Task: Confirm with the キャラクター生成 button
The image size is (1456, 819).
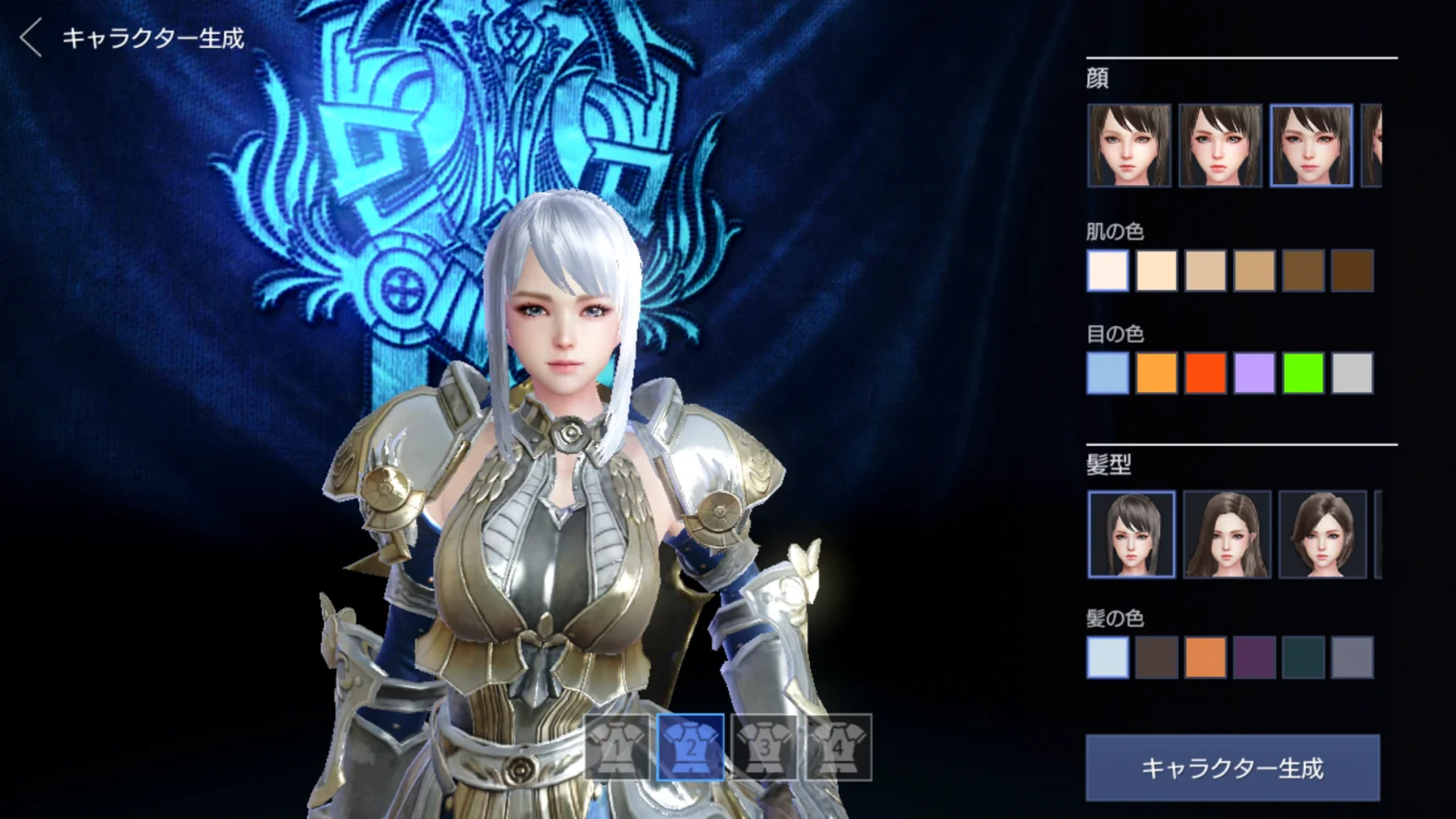Action: click(1232, 767)
